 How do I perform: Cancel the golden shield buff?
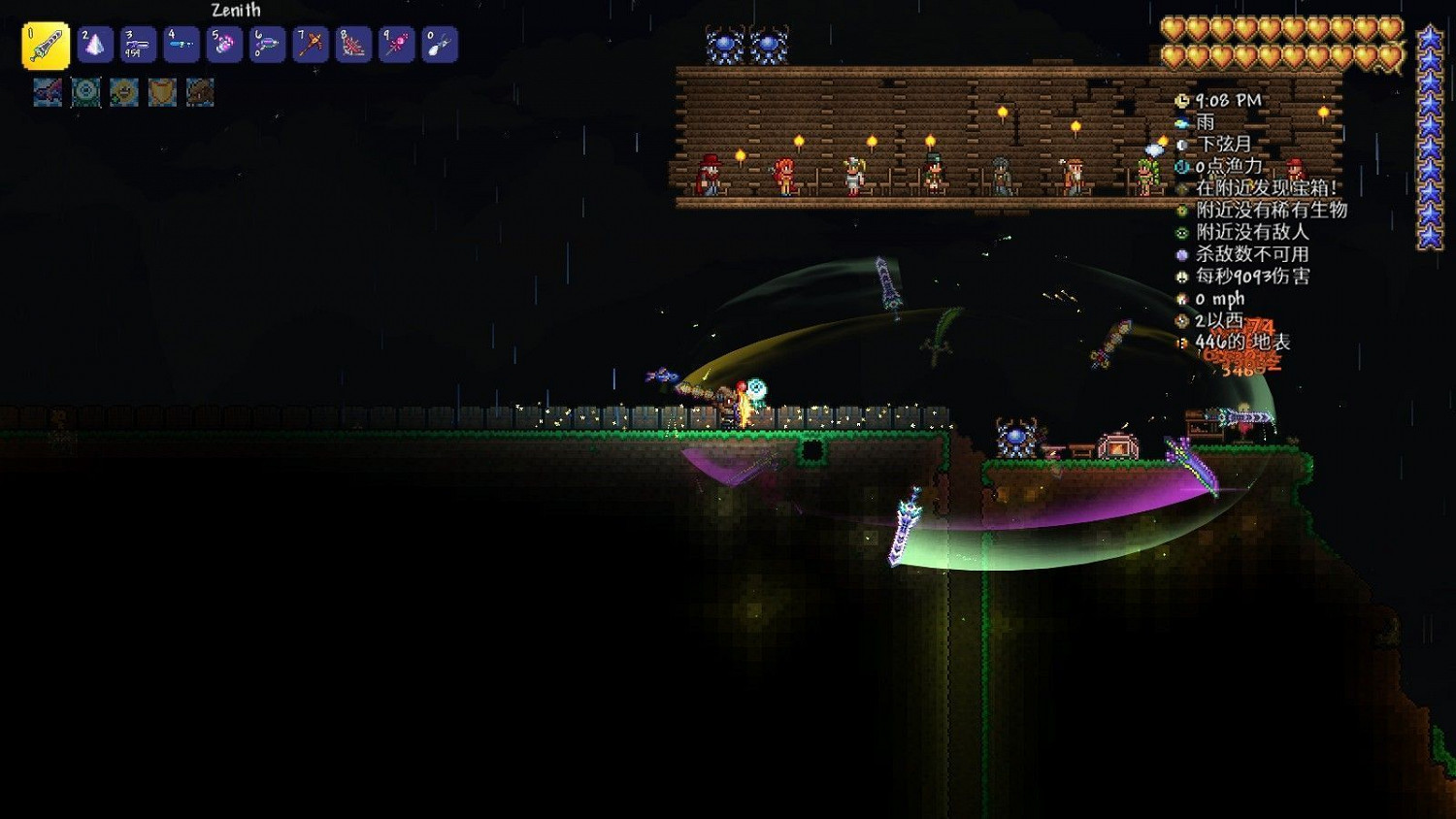159,92
